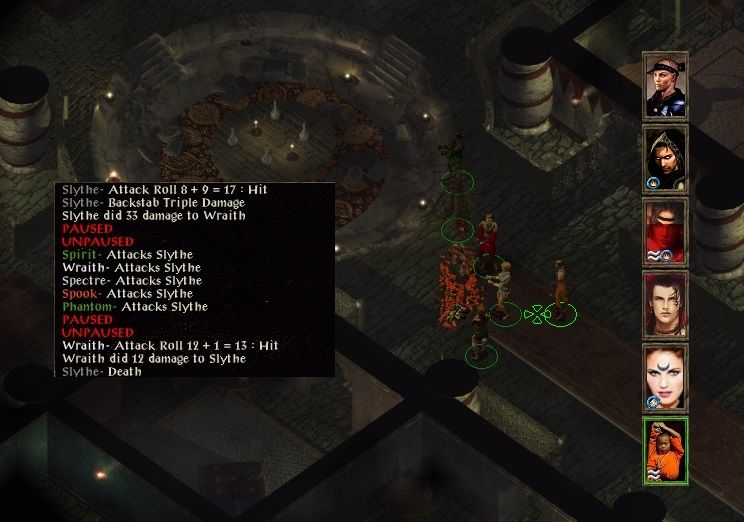Select the orange-robed monk portrait
The image size is (744, 522).
coord(665,450)
